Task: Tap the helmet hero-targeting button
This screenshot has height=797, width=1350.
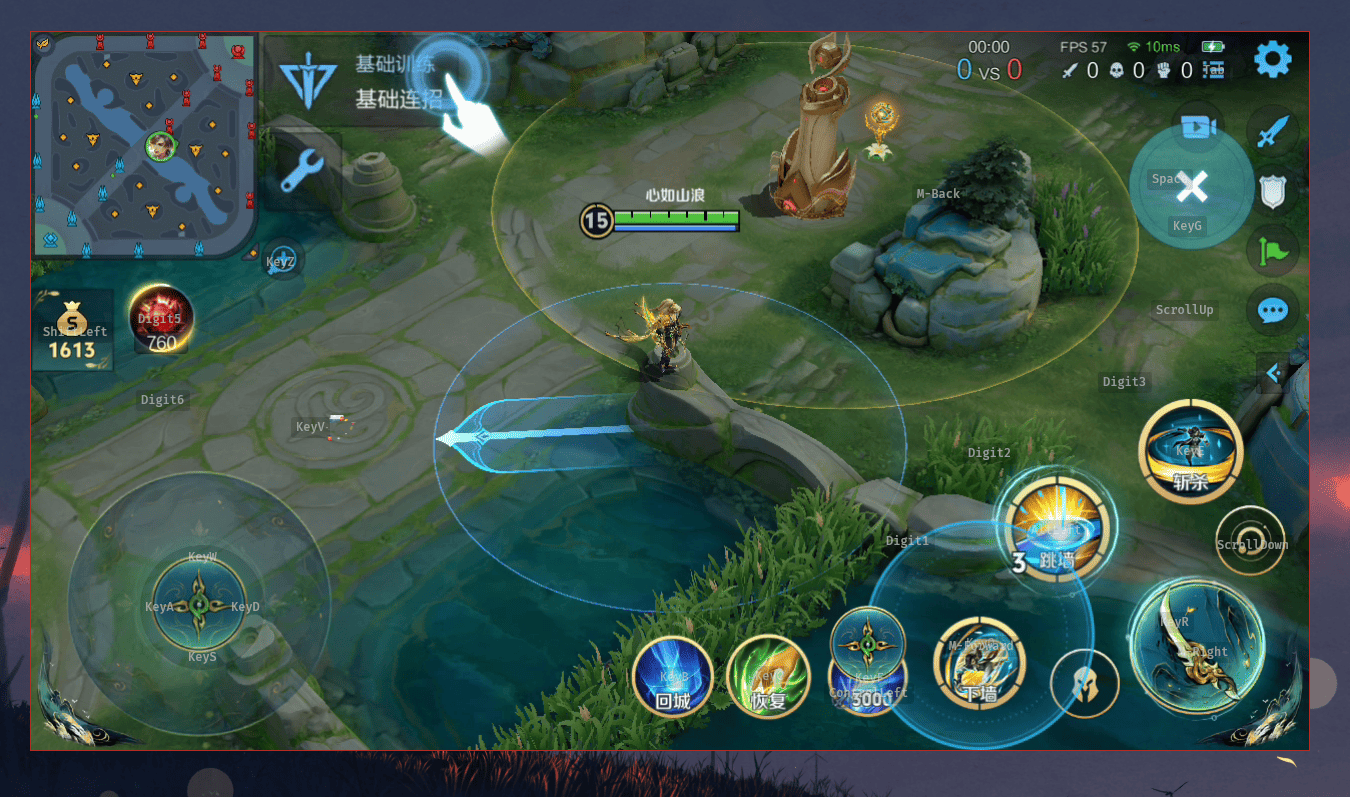Action: tap(1084, 684)
